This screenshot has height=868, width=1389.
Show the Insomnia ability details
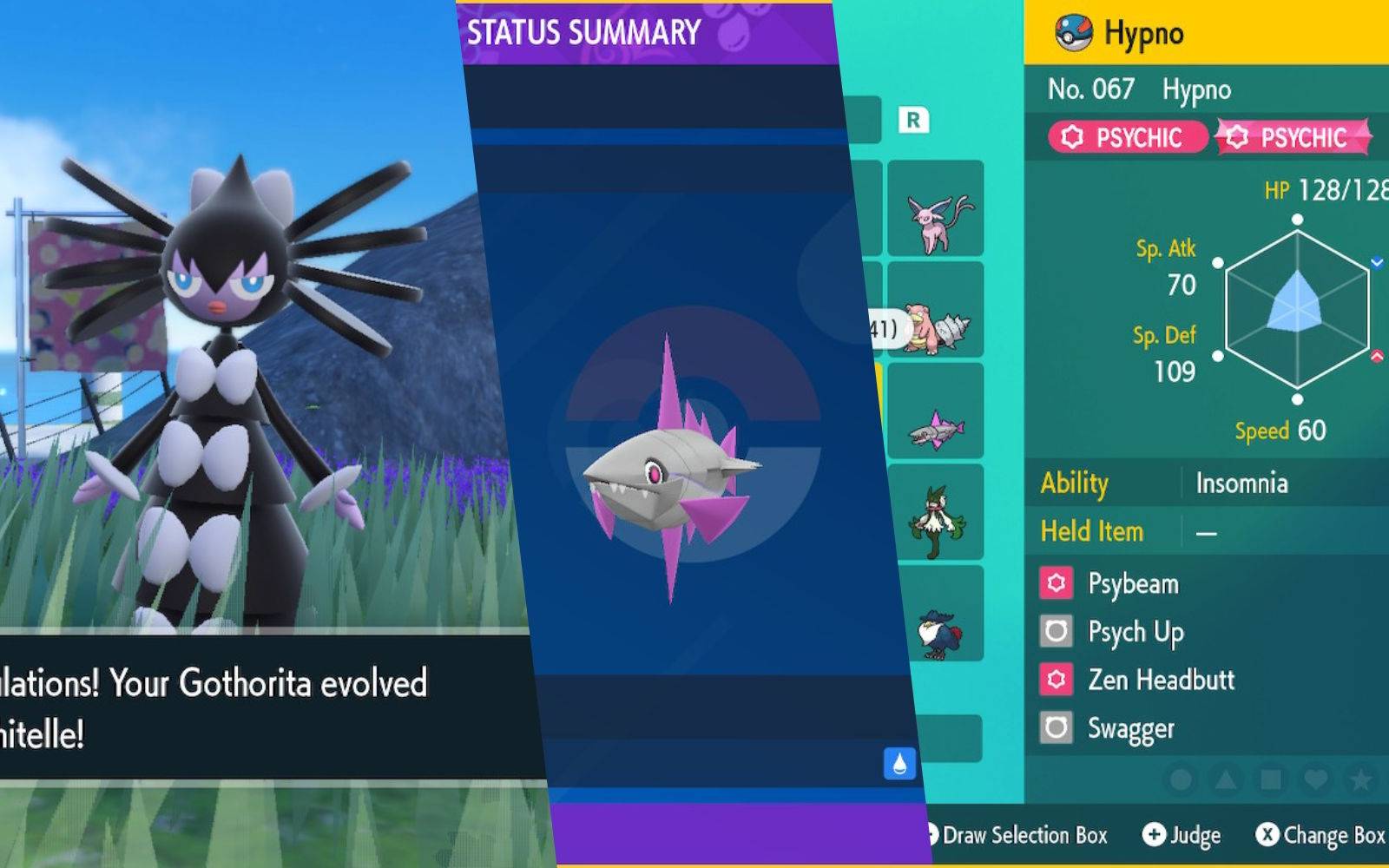click(1241, 483)
